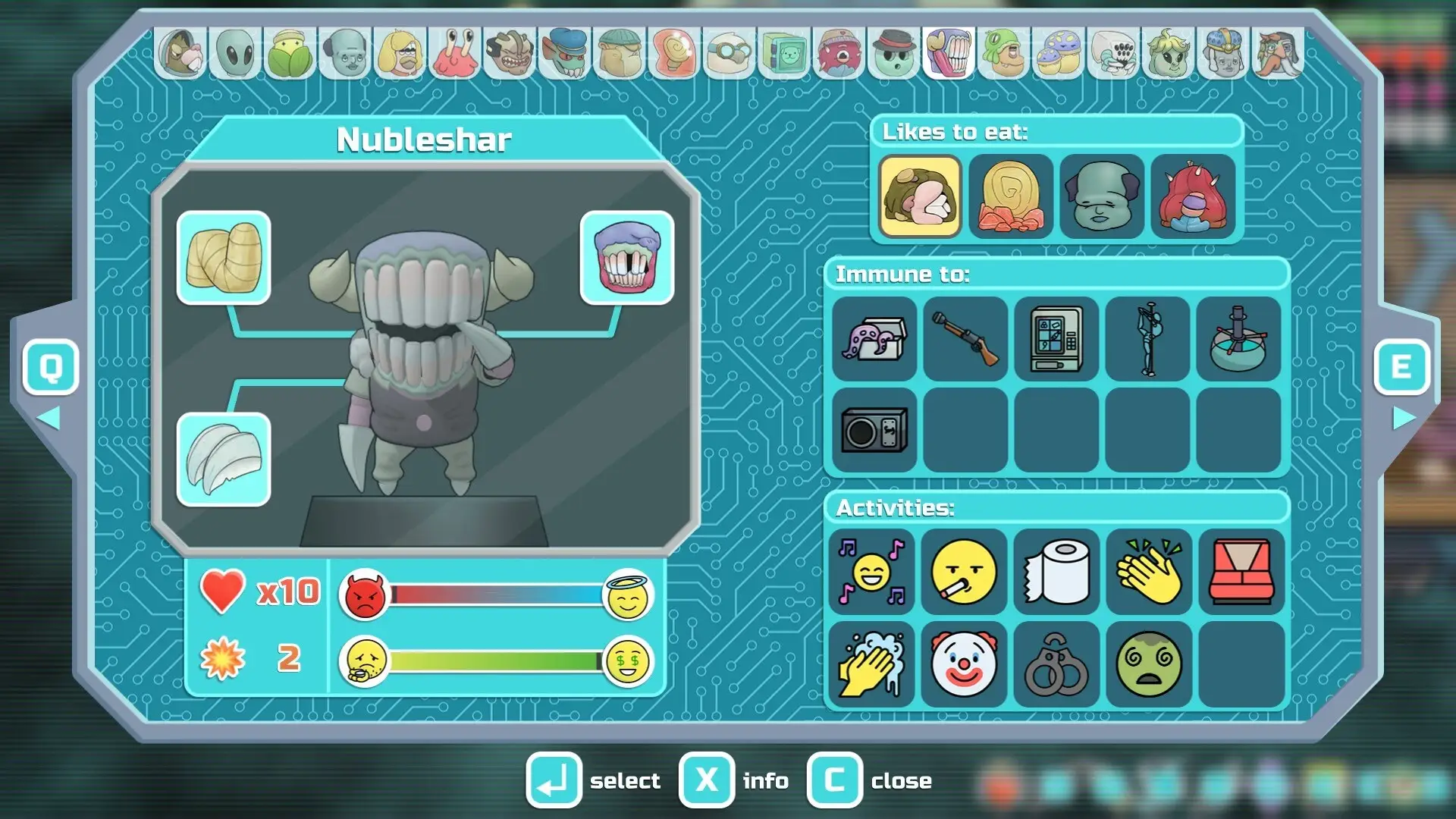Select the red spiked creature food icon
1456x819 pixels.
(x=1193, y=196)
